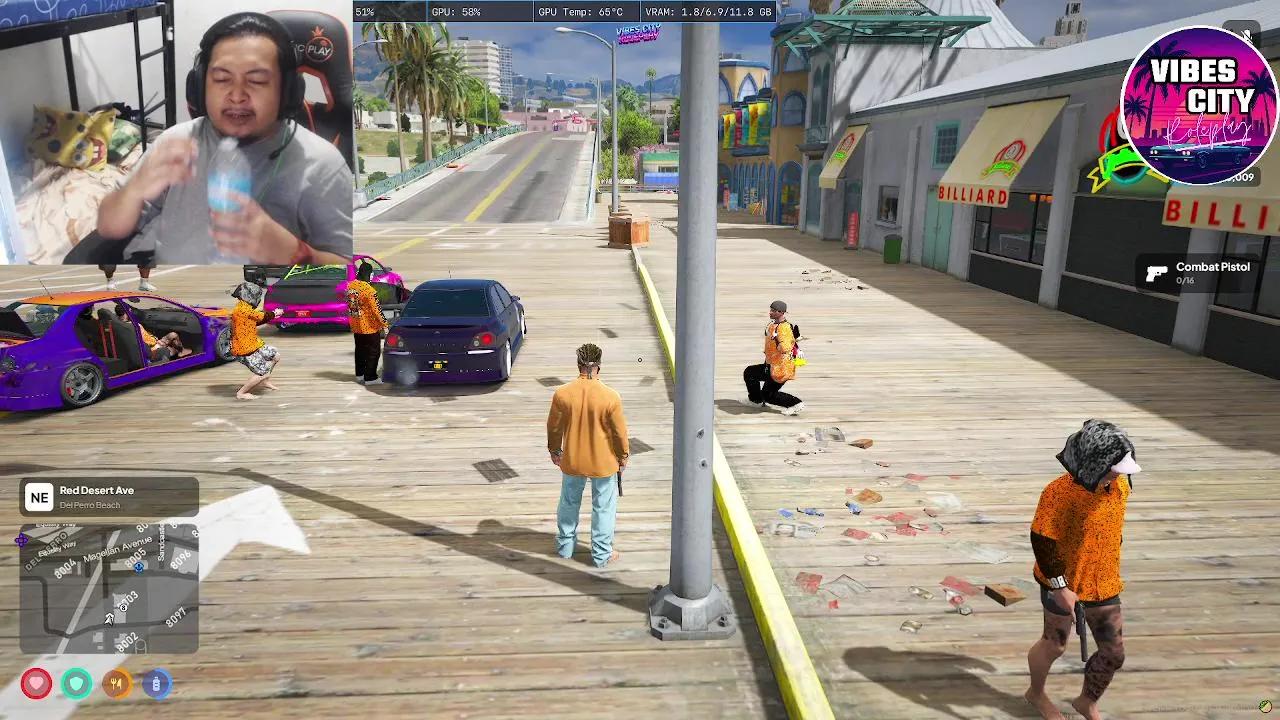Click the Combat Pistol ammo counter 0/16
The image size is (1280, 720).
(x=1184, y=281)
